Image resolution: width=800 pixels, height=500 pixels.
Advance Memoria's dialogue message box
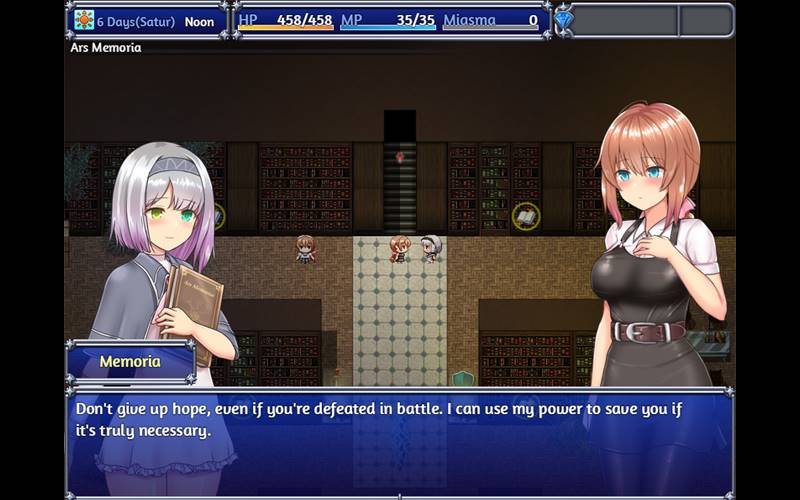point(400,440)
